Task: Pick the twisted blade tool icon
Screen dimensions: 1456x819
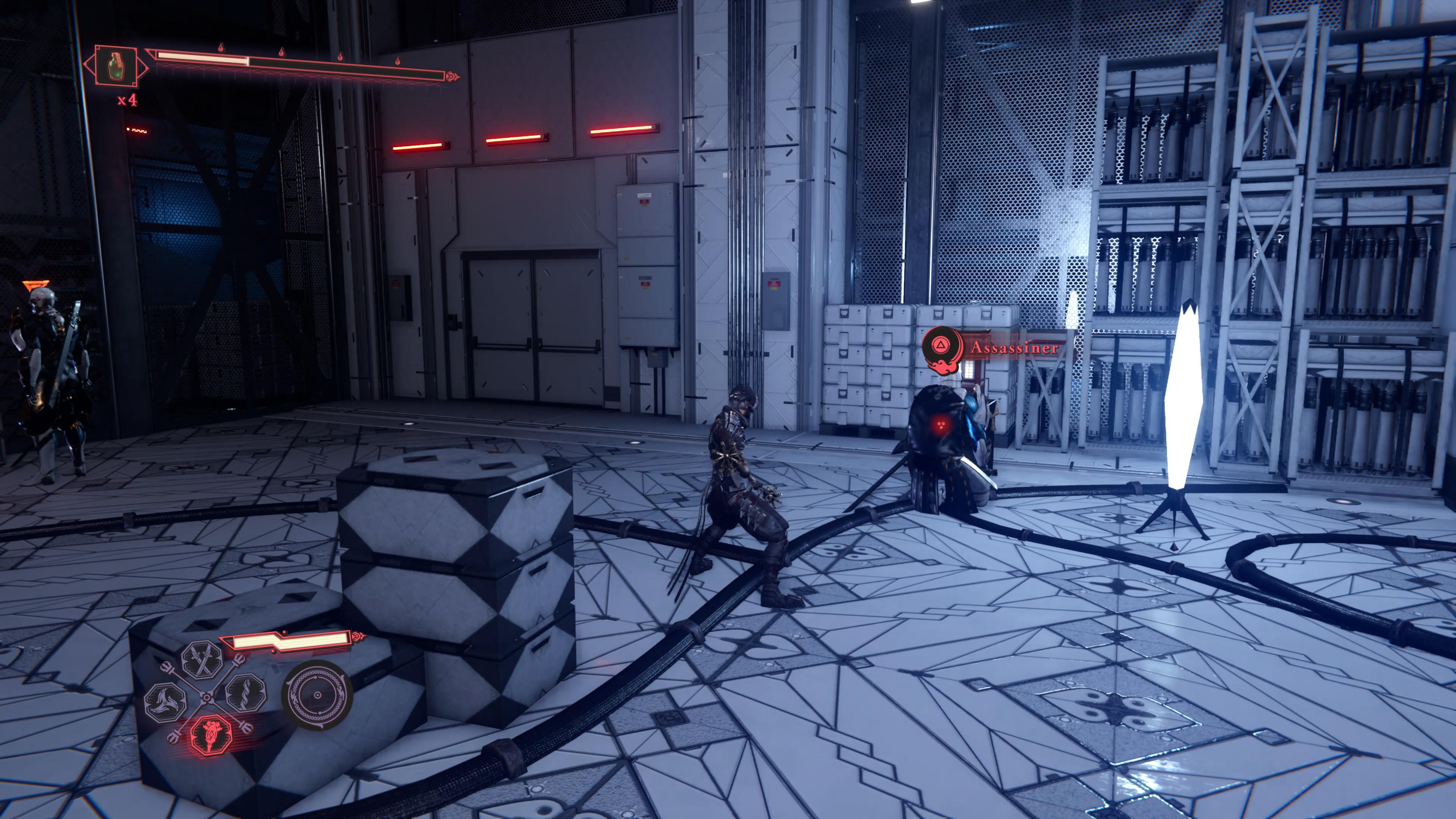Action: coord(246,693)
